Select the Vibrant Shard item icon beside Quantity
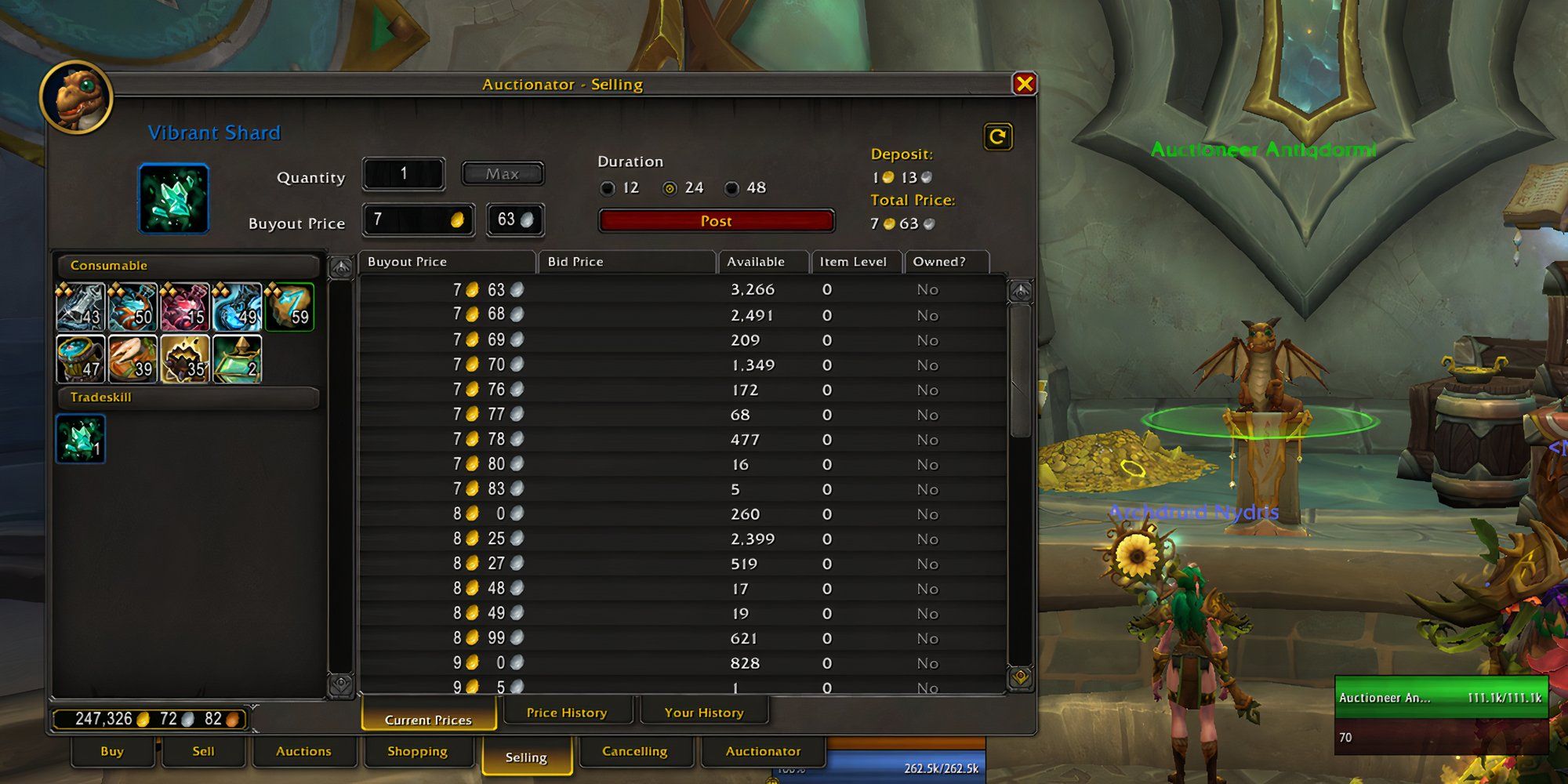Viewport: 1568px width, 784px height. click(x=173, y=198)
